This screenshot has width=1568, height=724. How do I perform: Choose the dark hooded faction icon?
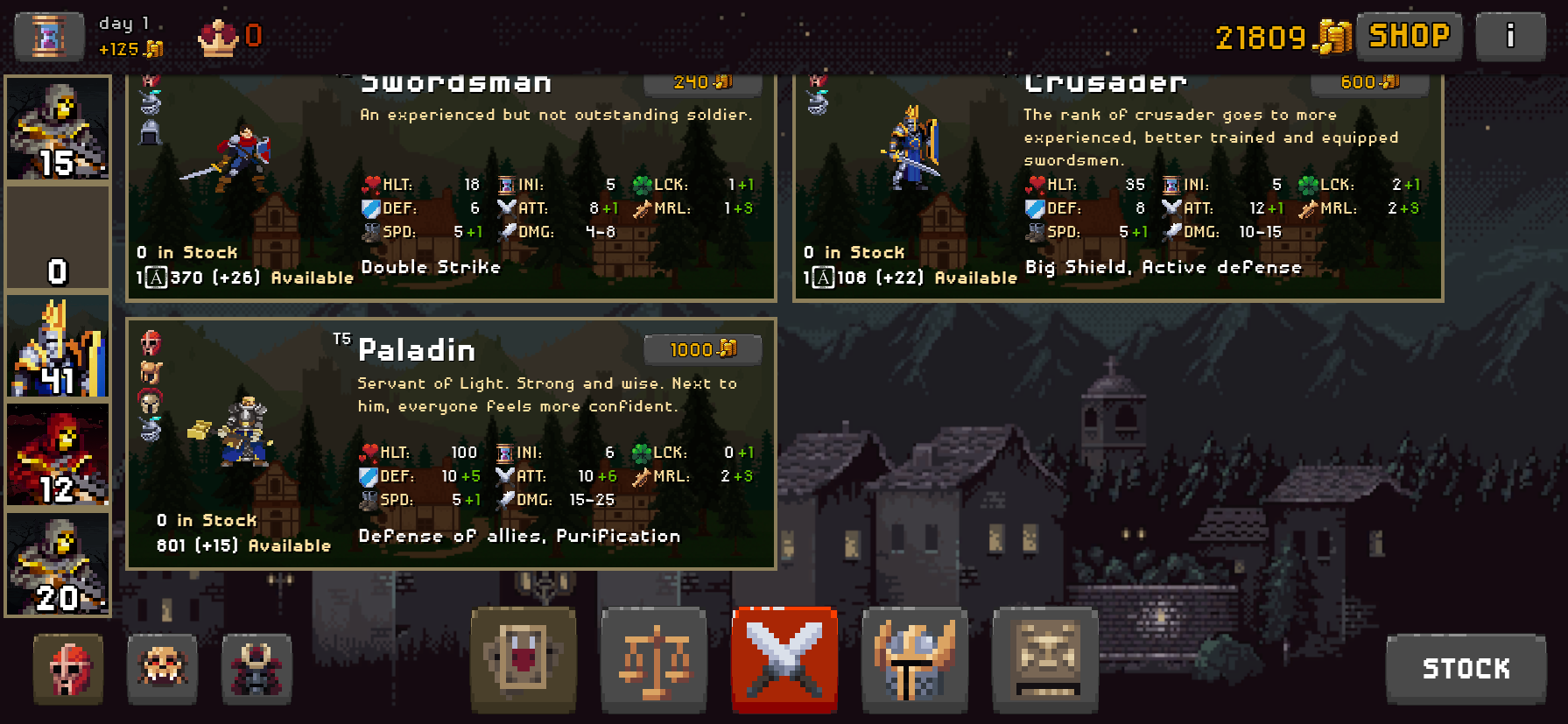[x=256, y=670]
